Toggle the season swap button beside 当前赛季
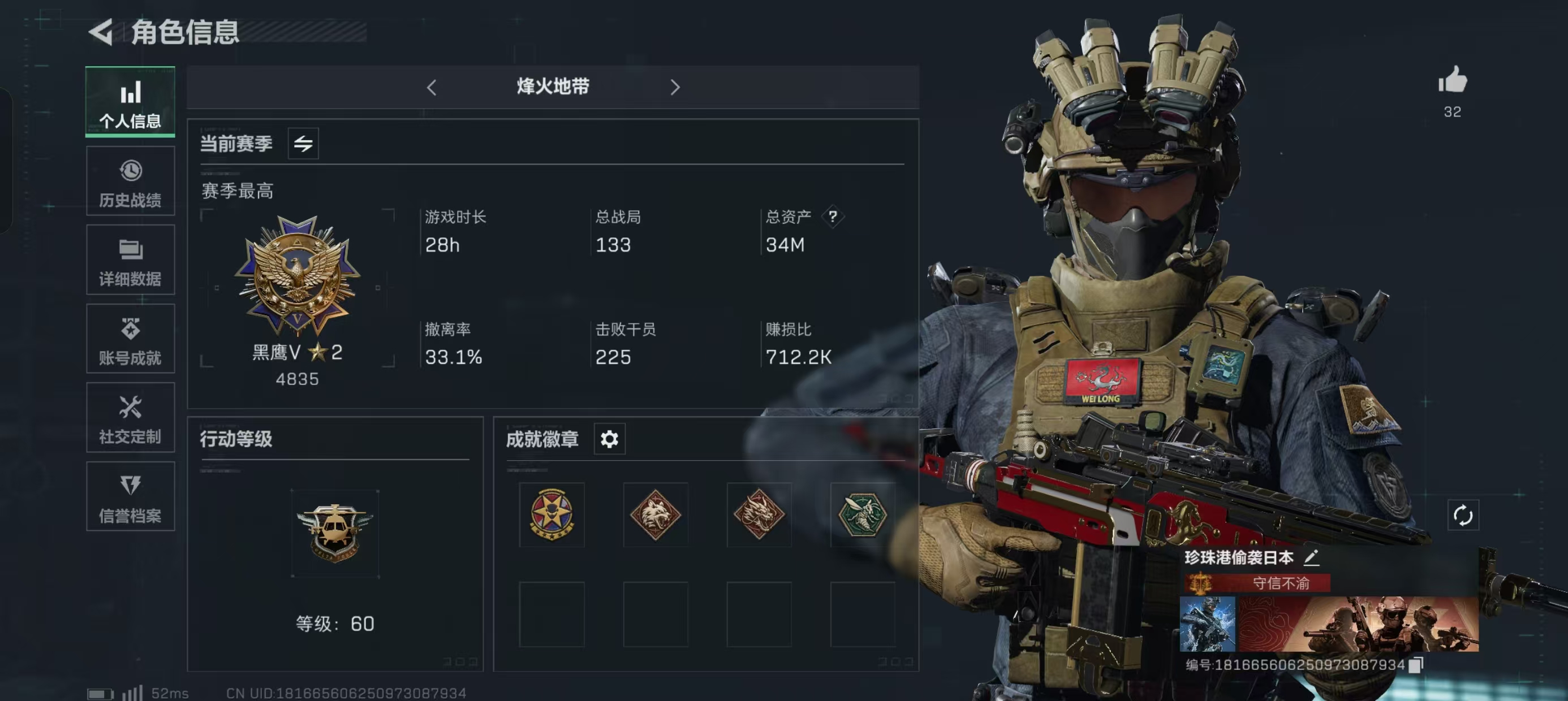The width and height of the screenshot is (1568, 701). pos(303,144)
